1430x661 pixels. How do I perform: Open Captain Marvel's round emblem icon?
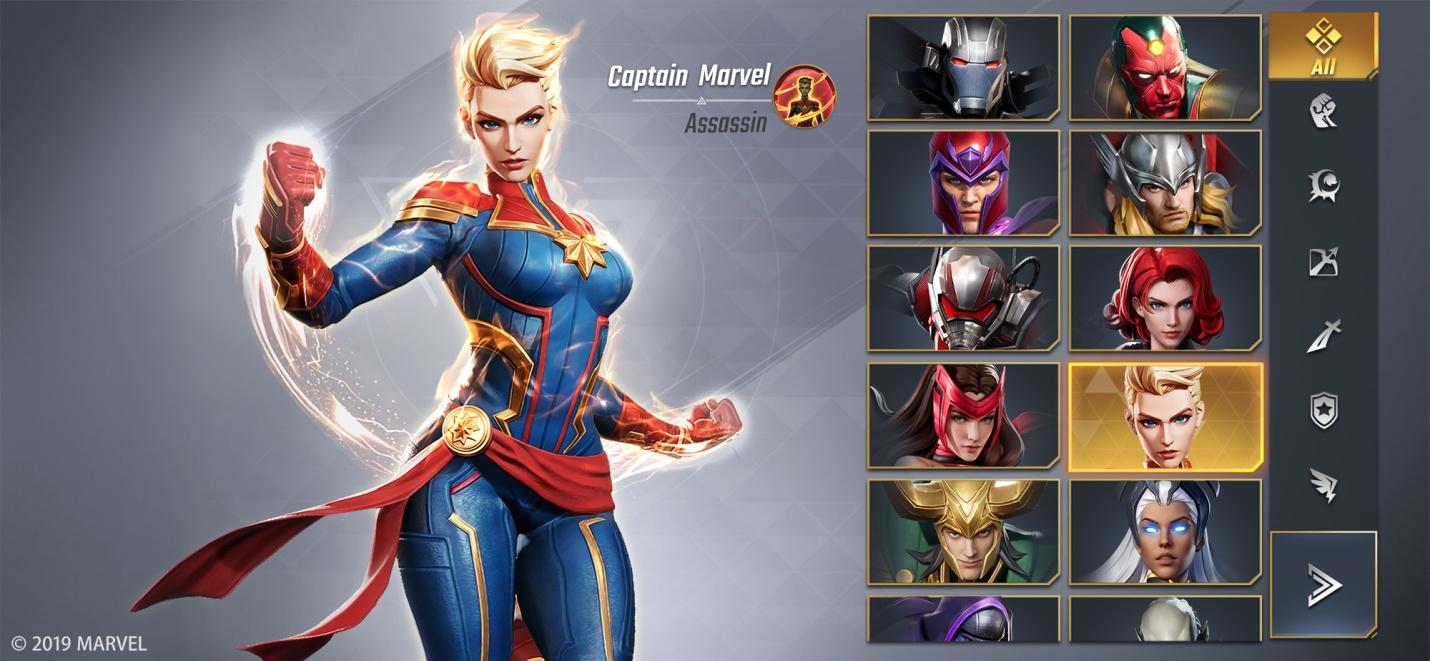click(805, 96)
